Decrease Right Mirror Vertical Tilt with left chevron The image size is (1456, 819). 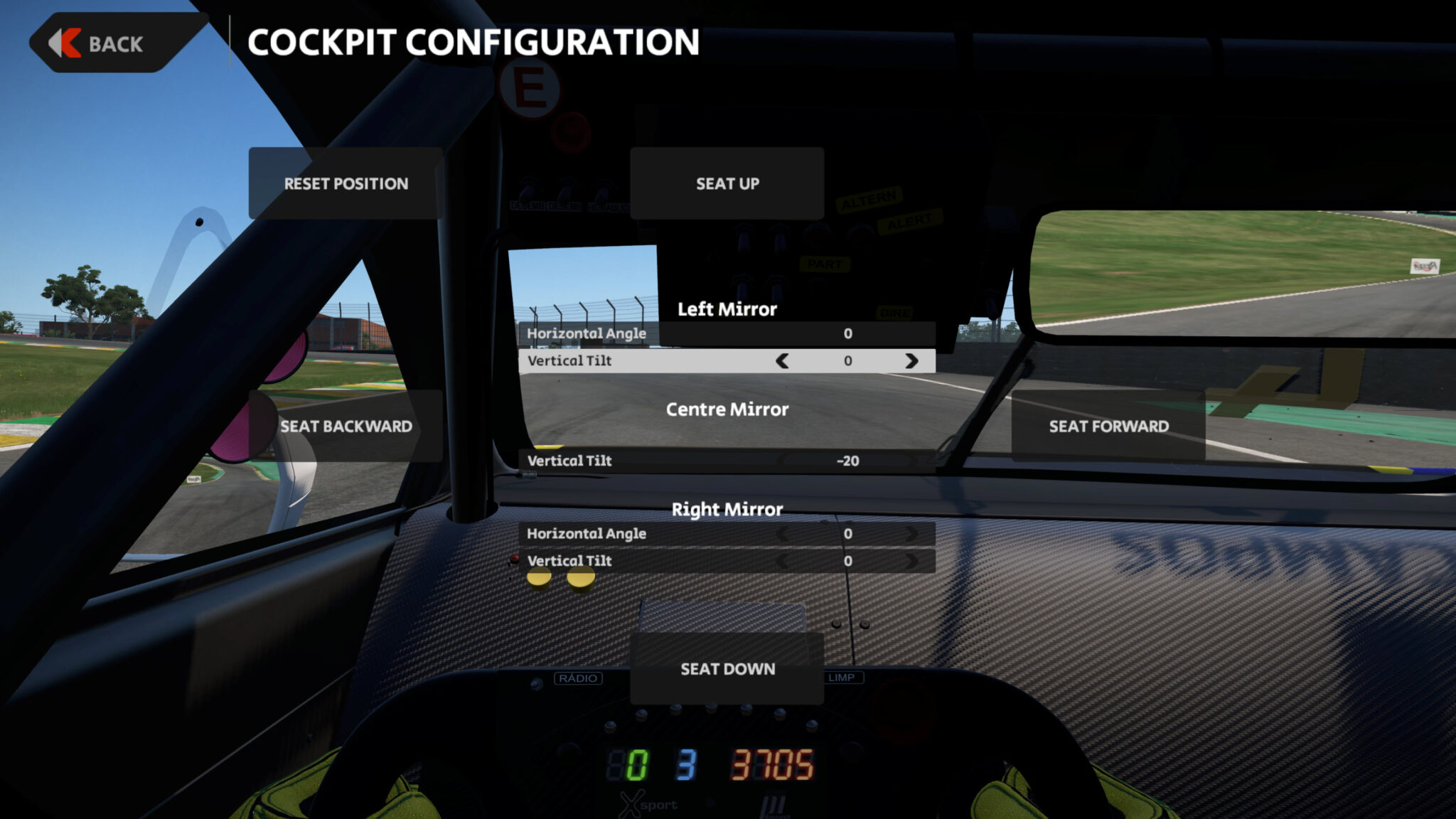(x=782, y=561)
